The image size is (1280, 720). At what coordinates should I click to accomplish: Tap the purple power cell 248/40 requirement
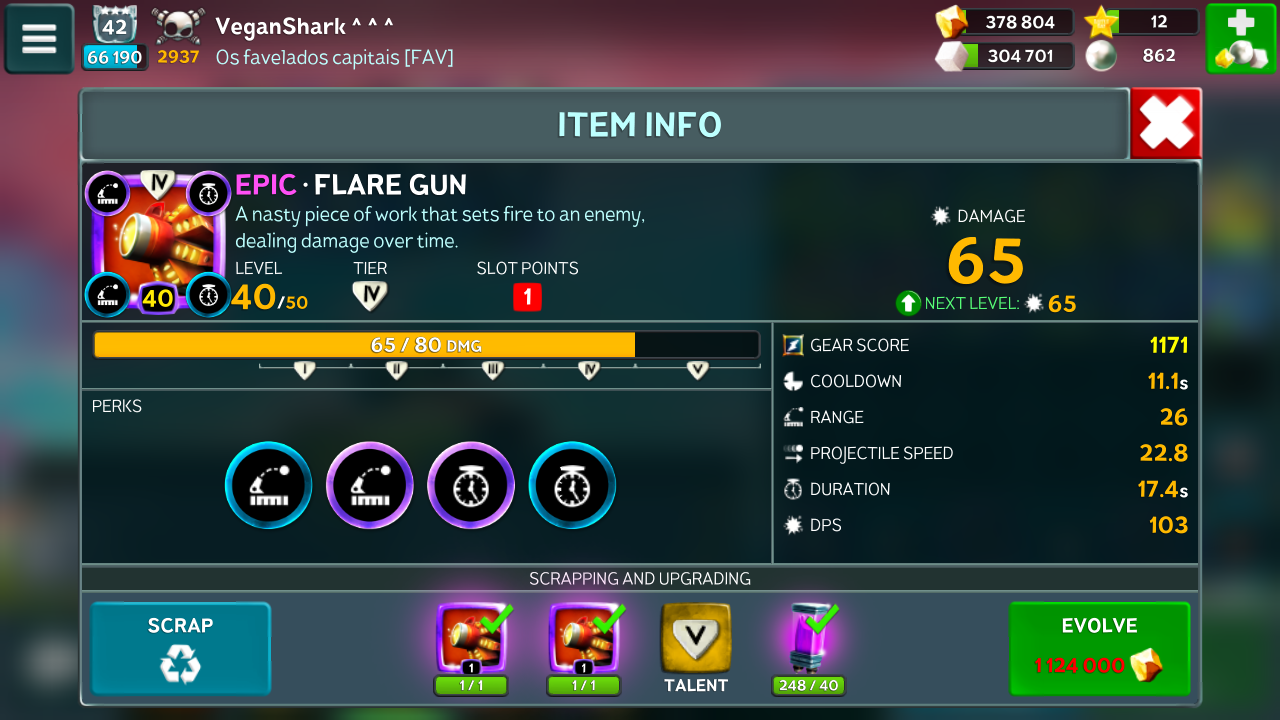[x=808, y=640]
